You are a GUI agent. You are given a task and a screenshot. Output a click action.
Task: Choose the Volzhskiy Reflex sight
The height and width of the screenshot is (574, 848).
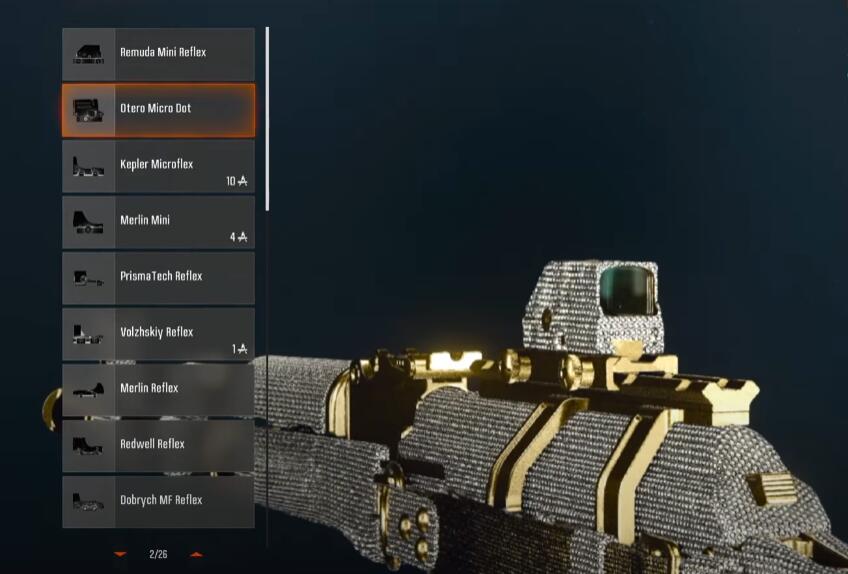pyautogui.click(x=158, y=334)
